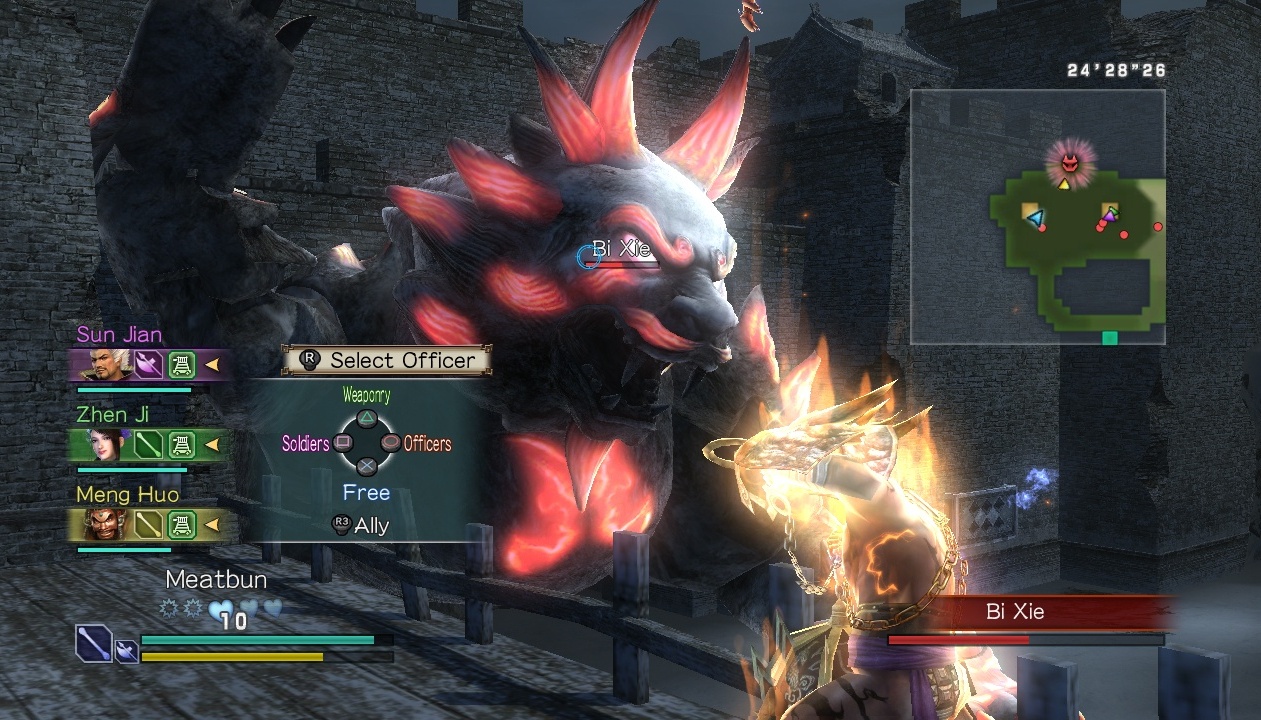This screenshot has width=1261, height=720.
Task: Click Sun Jian's green siege tower icon
Action: click(182, 364)
